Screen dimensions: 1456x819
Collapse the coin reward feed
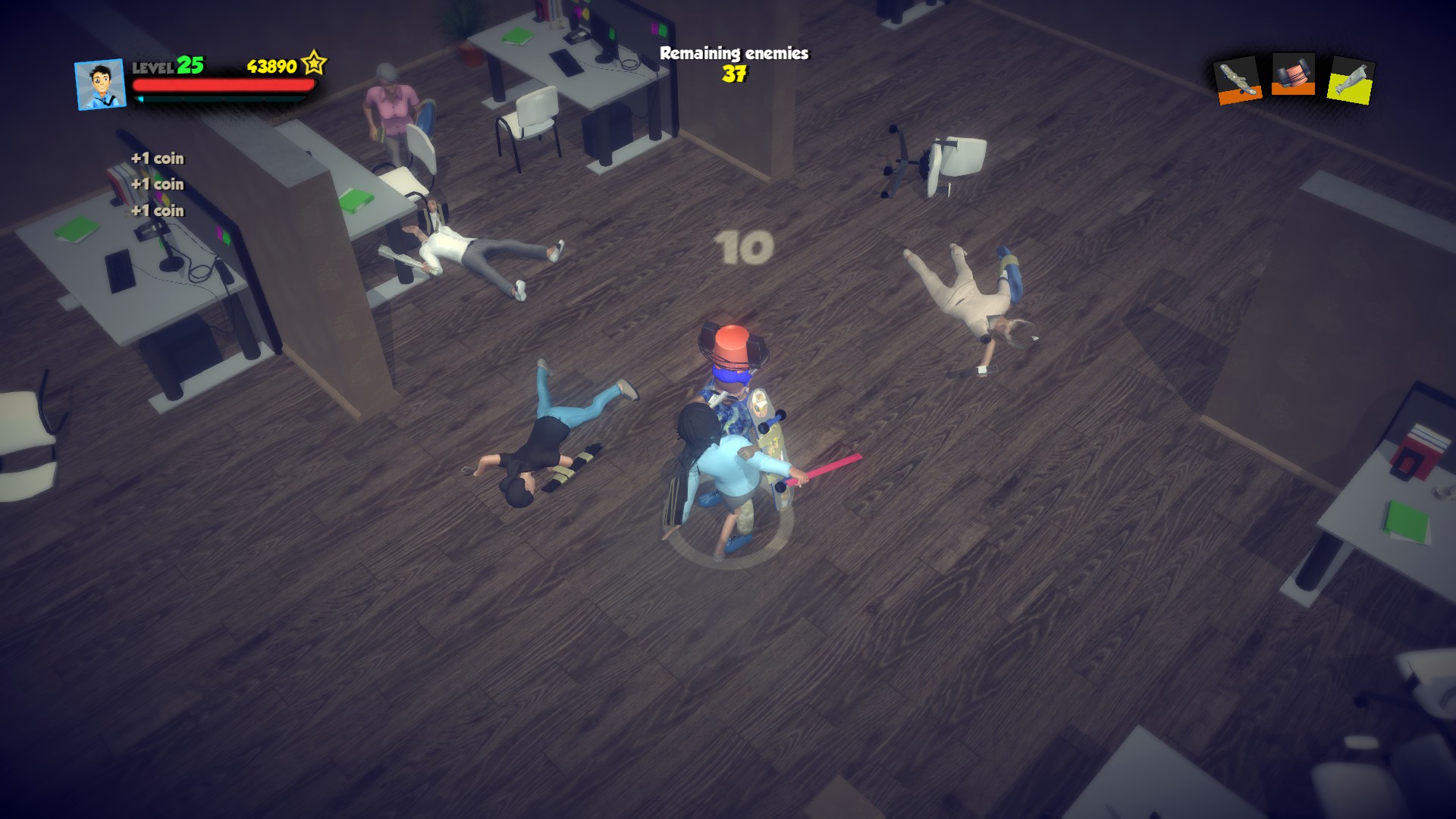click(157, 184)
